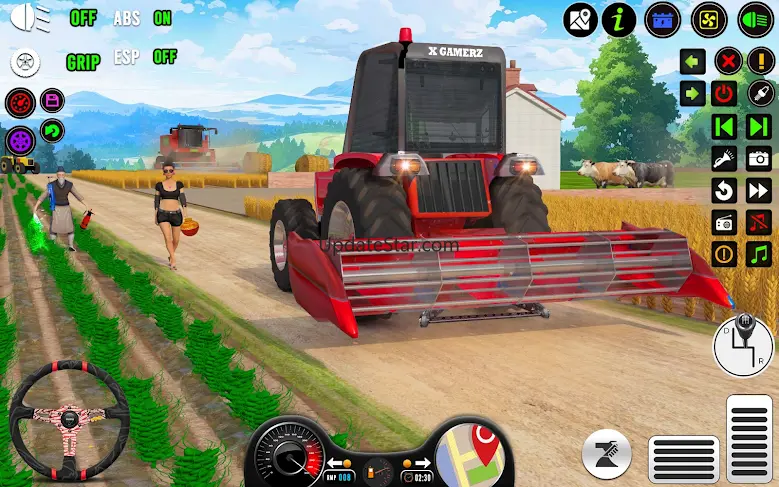Change the view with the camera icon
This screenshot has width=779, height=487.
[x=759, y=158]
